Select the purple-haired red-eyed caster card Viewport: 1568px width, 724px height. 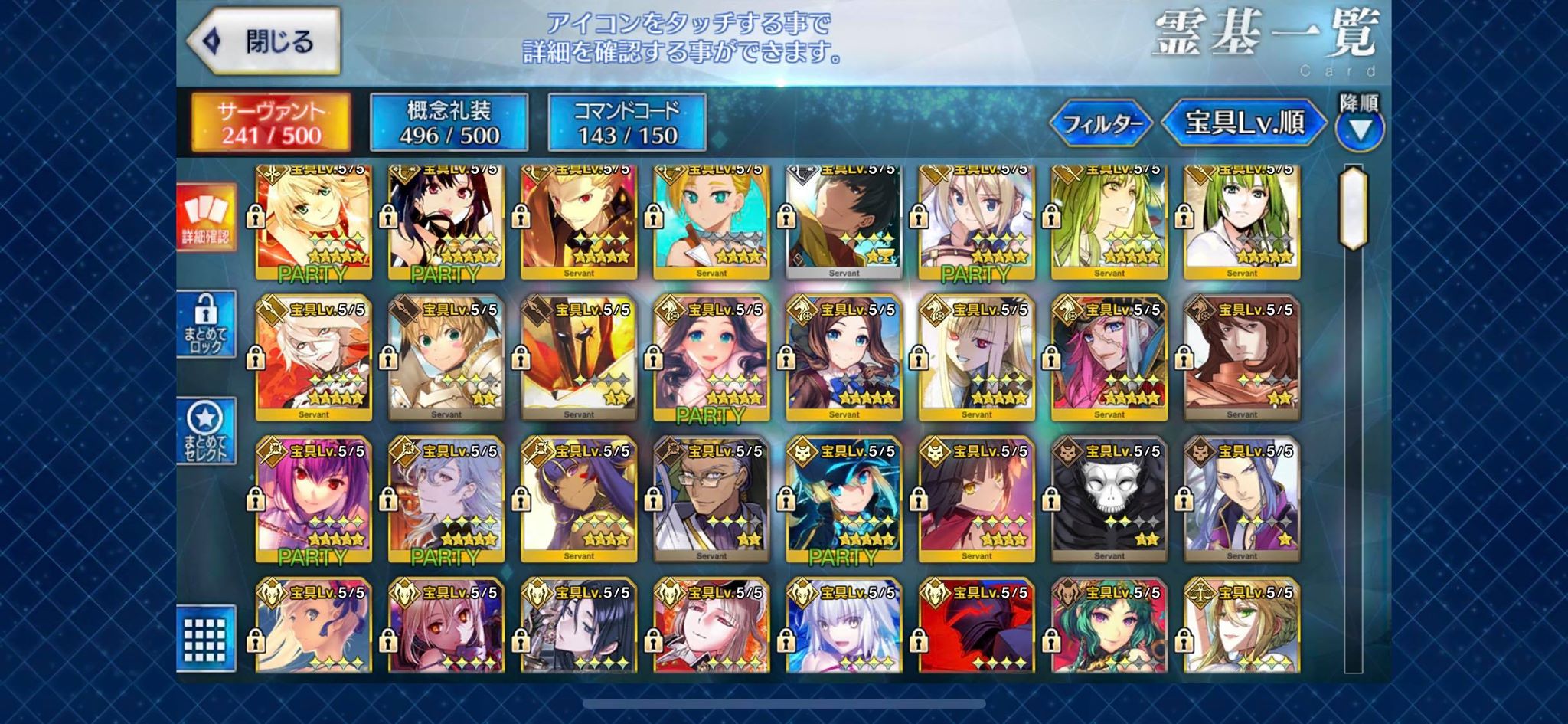point(314,500)
